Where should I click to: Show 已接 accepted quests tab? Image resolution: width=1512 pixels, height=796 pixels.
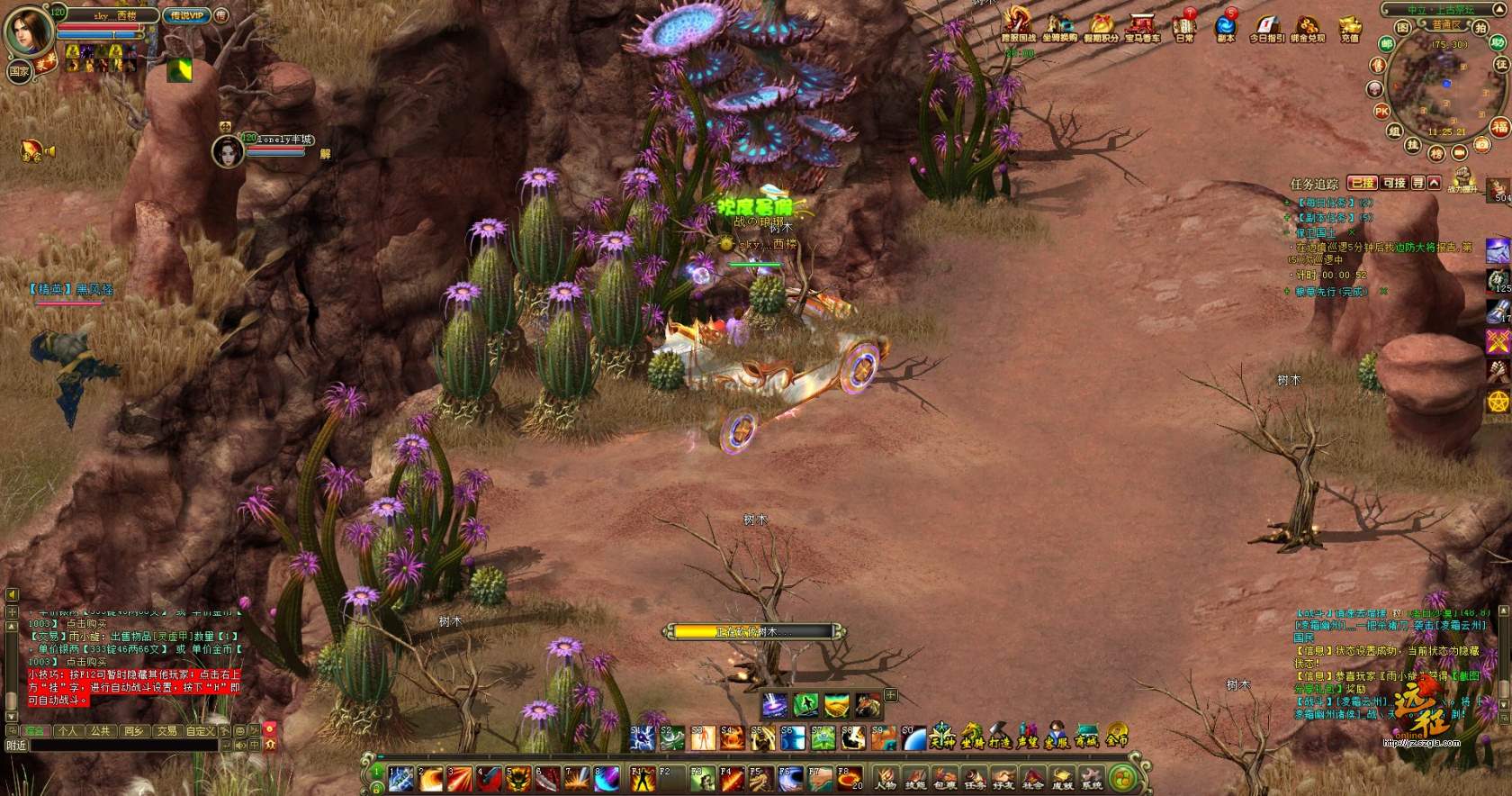click(1363, 183)
